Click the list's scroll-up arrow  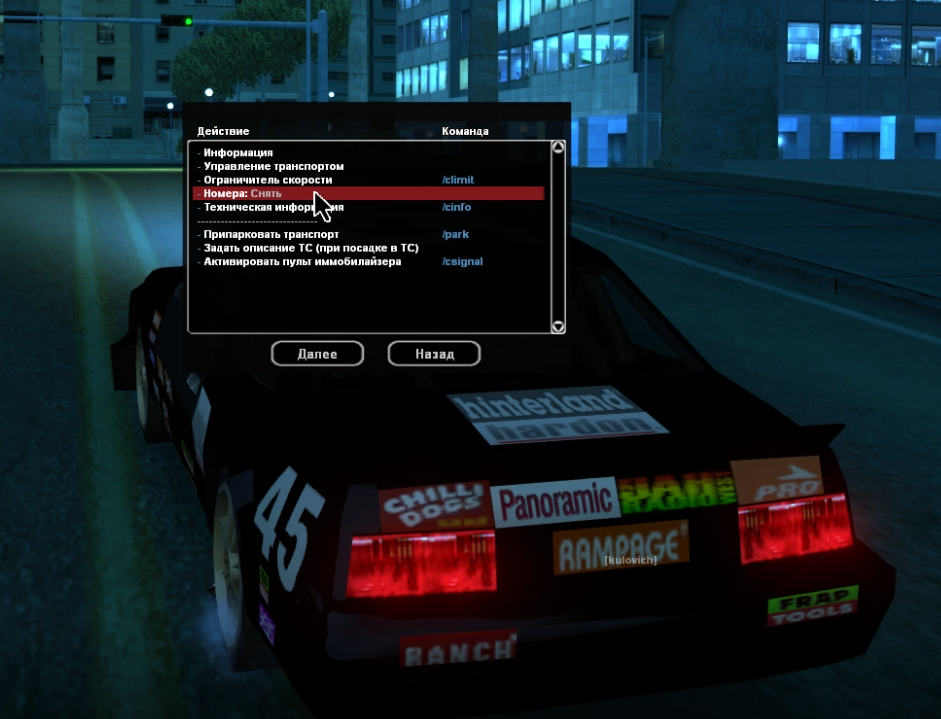tap(558, 147)
